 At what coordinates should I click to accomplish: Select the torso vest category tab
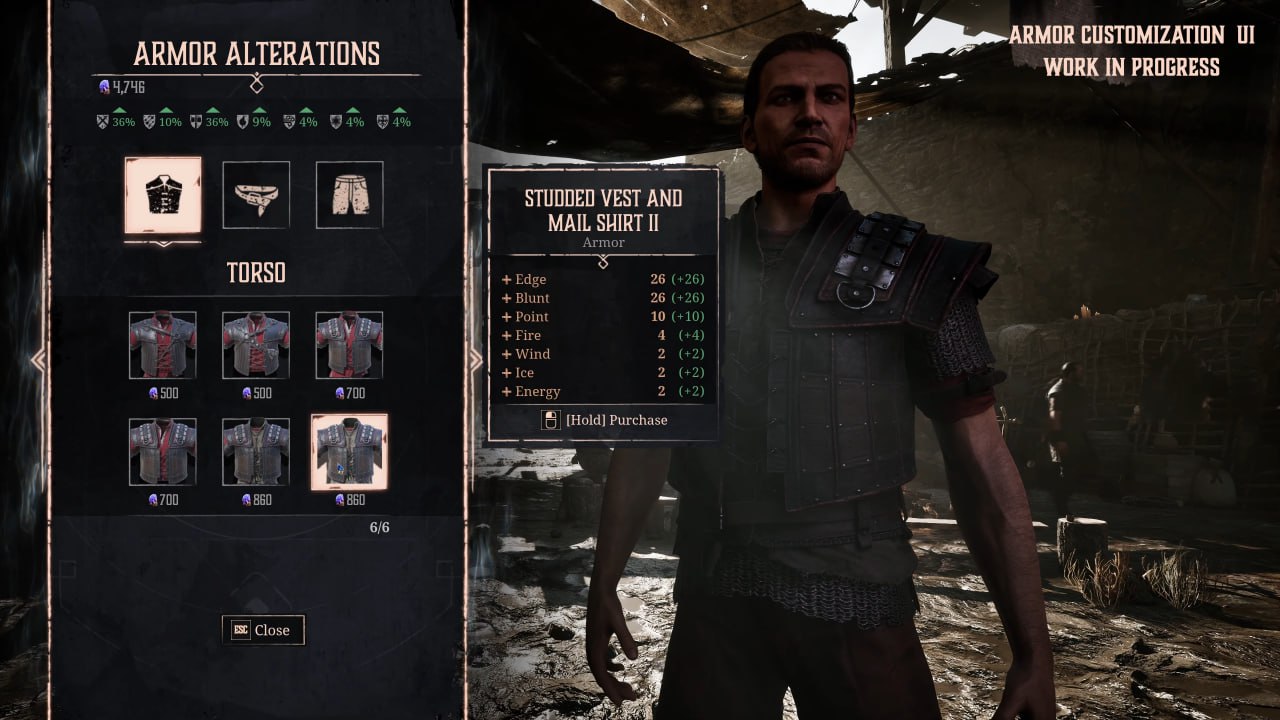[162, 195]
